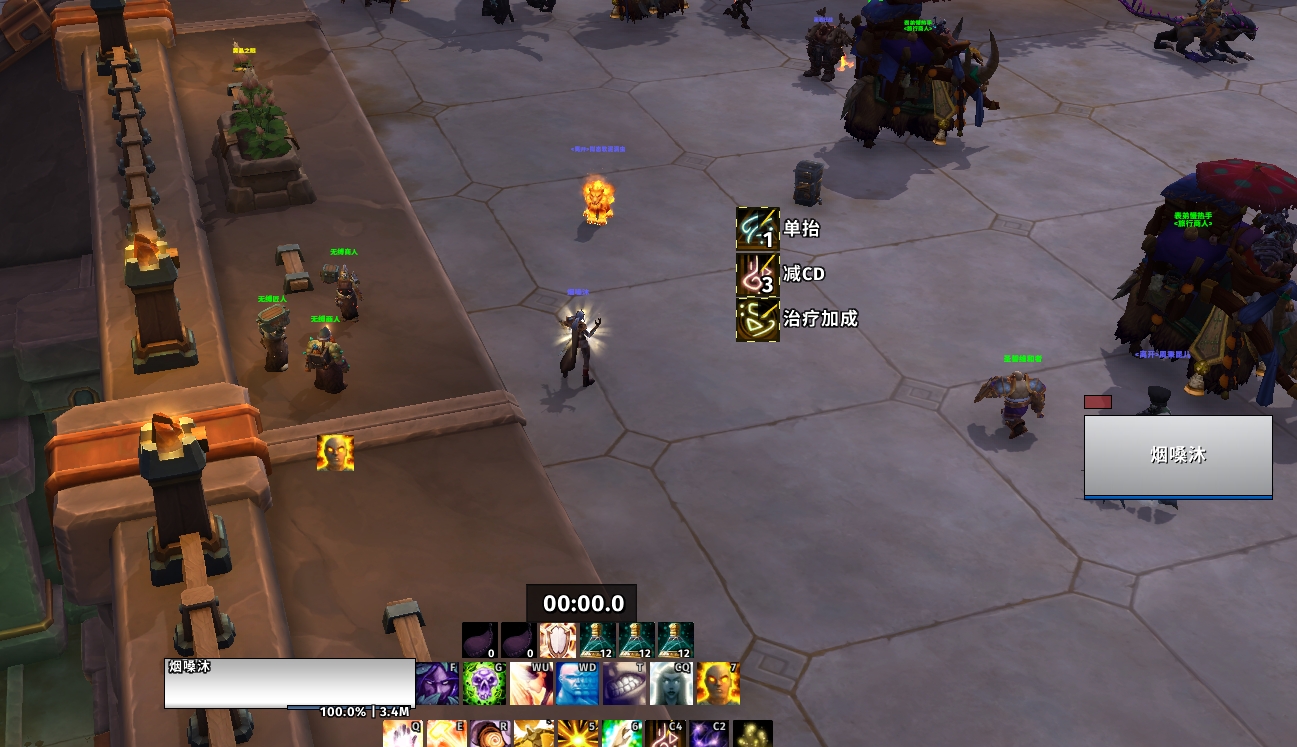Viewport: 1297px width, 747px height.
Task: Trigger the blue stone-skinned face ability
Action: pyautogui.click(x=577, y=683)
